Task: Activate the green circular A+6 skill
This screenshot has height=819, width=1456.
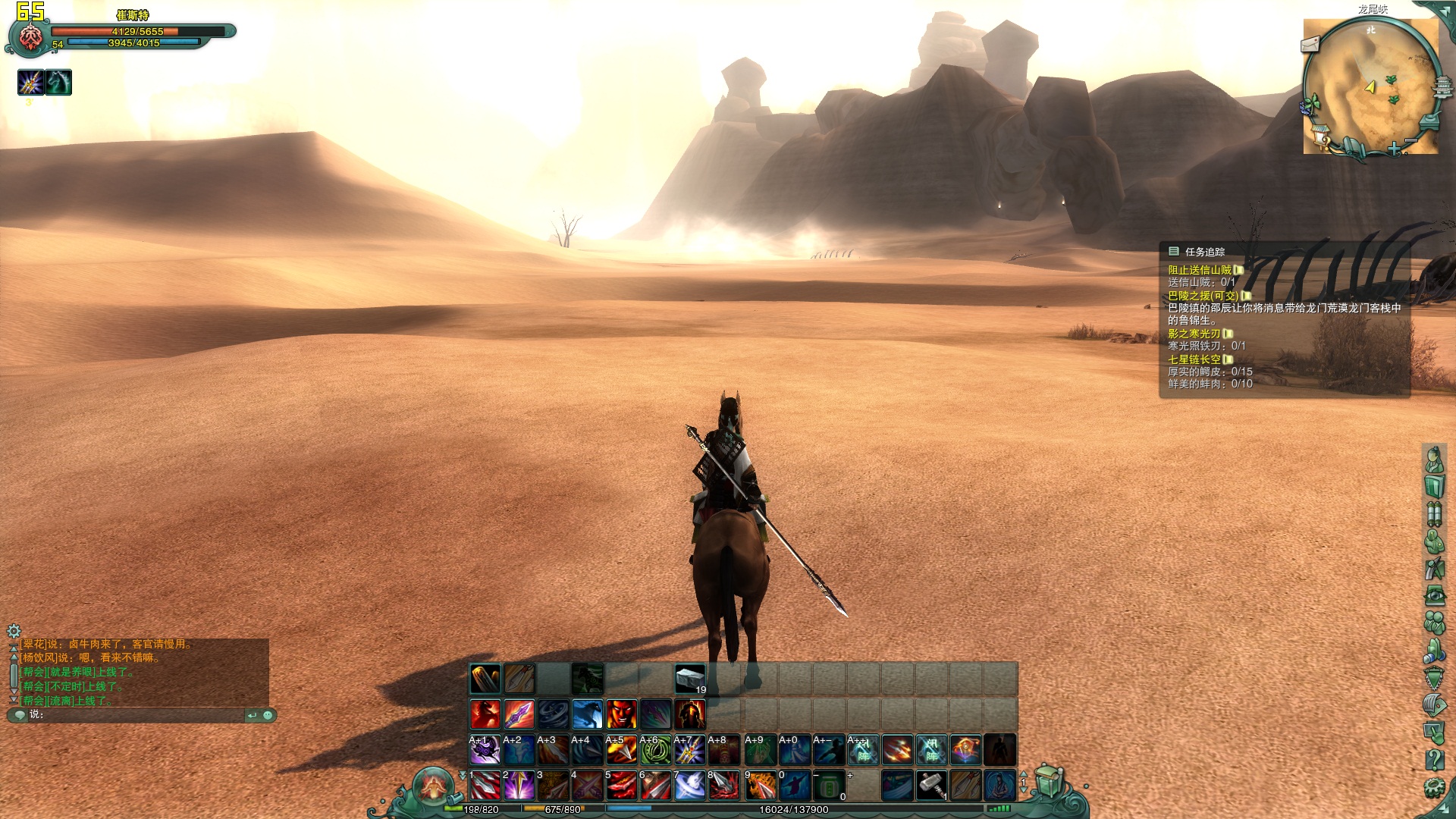Action: (655, 751)
